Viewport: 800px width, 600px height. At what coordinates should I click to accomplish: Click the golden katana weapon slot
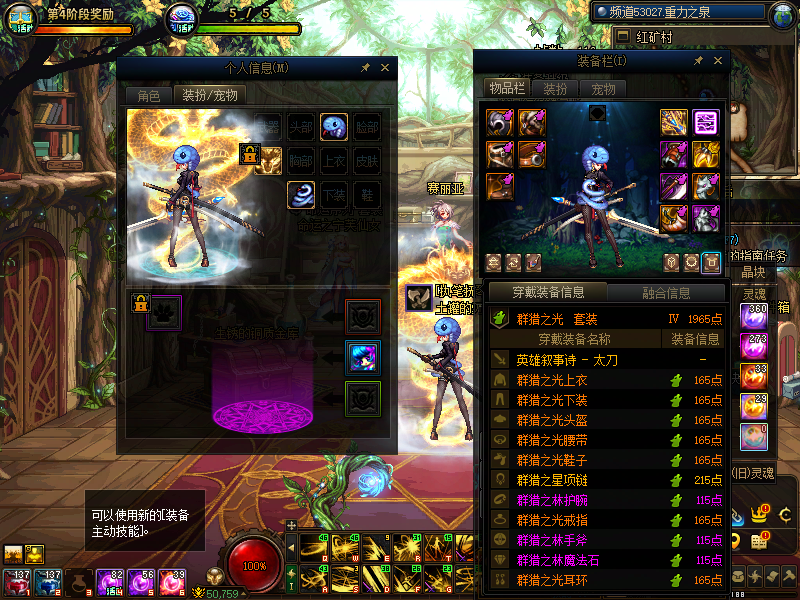pyautogui.click(x=673, y=123)
